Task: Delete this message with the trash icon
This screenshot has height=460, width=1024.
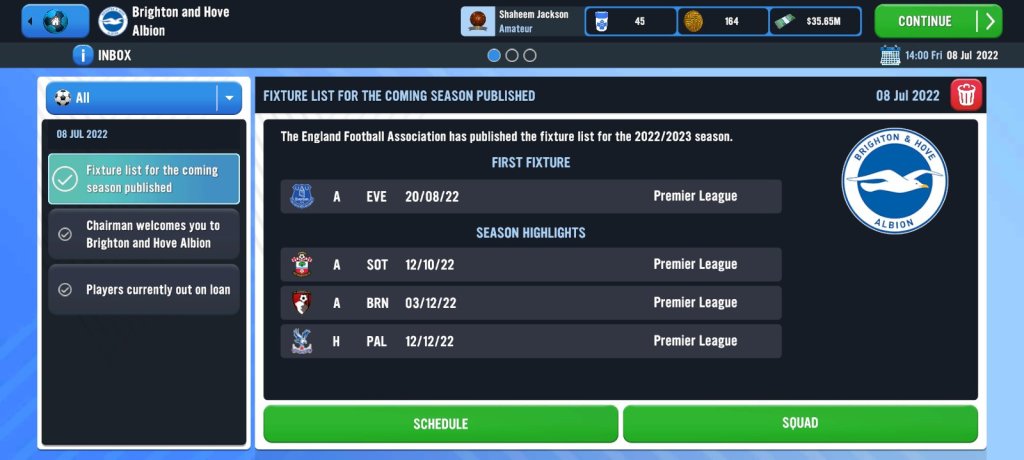Action: (x=967, y=96)
